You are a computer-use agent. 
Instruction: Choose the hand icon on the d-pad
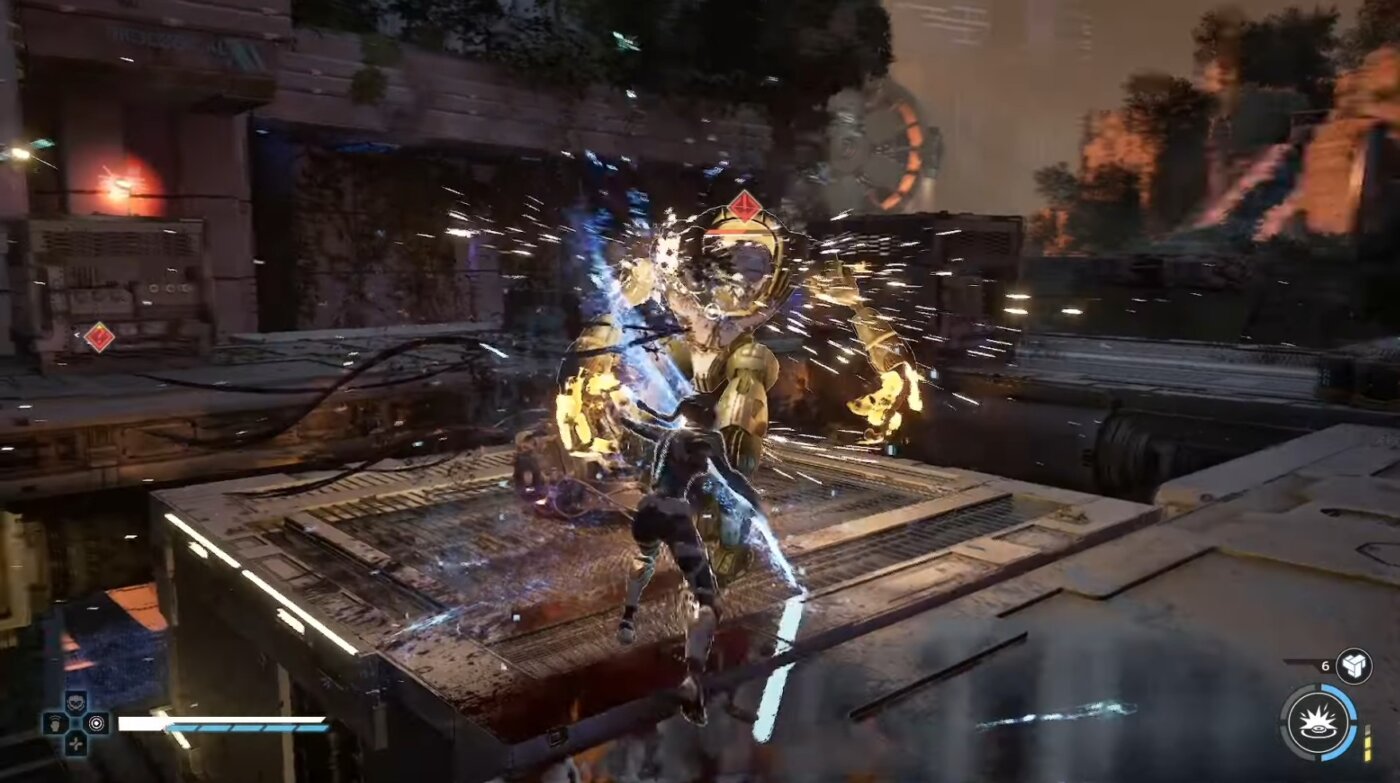coord(54,722)
